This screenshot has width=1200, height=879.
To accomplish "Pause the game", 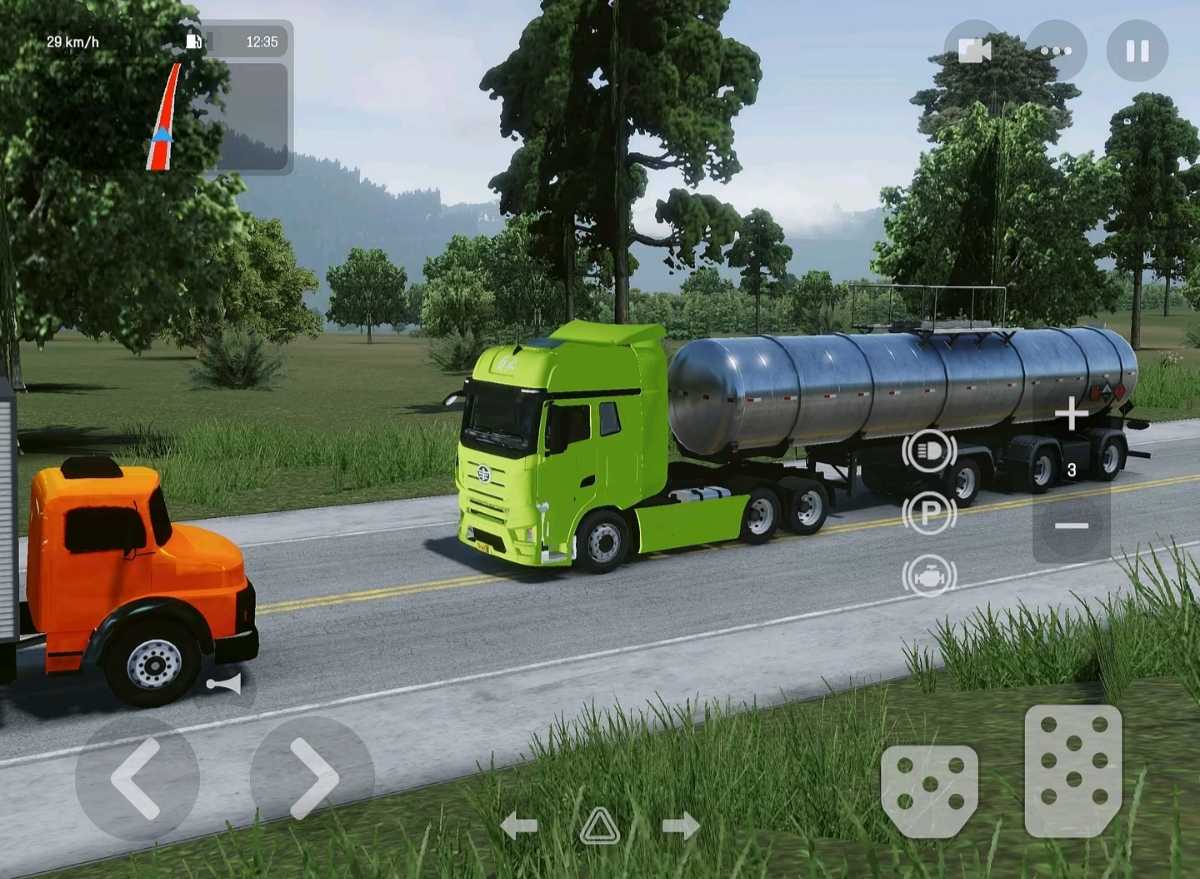I will (1137, 51).
